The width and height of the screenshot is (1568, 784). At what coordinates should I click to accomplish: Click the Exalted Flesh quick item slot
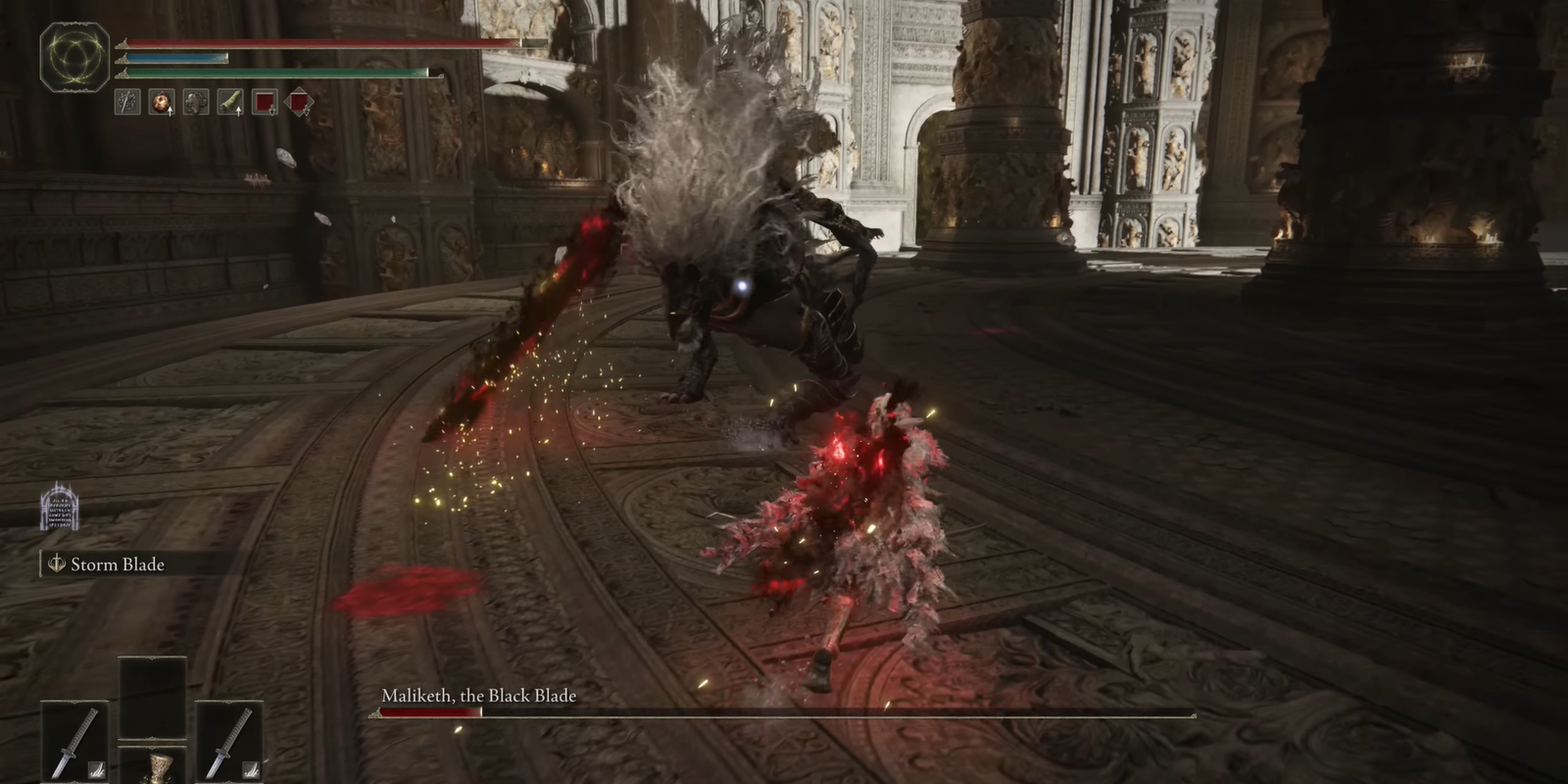(x=228, y=101)
